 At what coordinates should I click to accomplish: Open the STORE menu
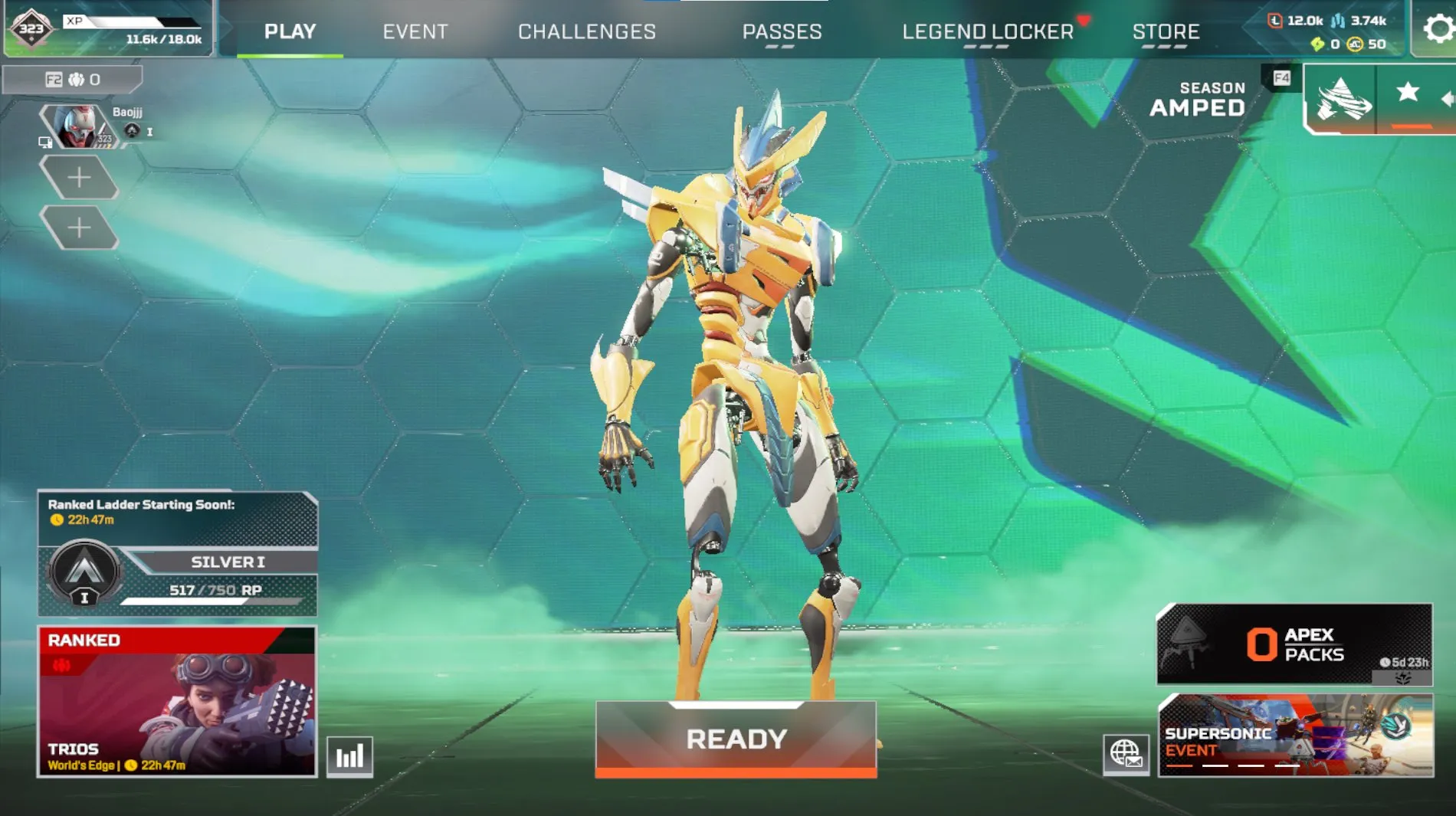point(1167,31)
